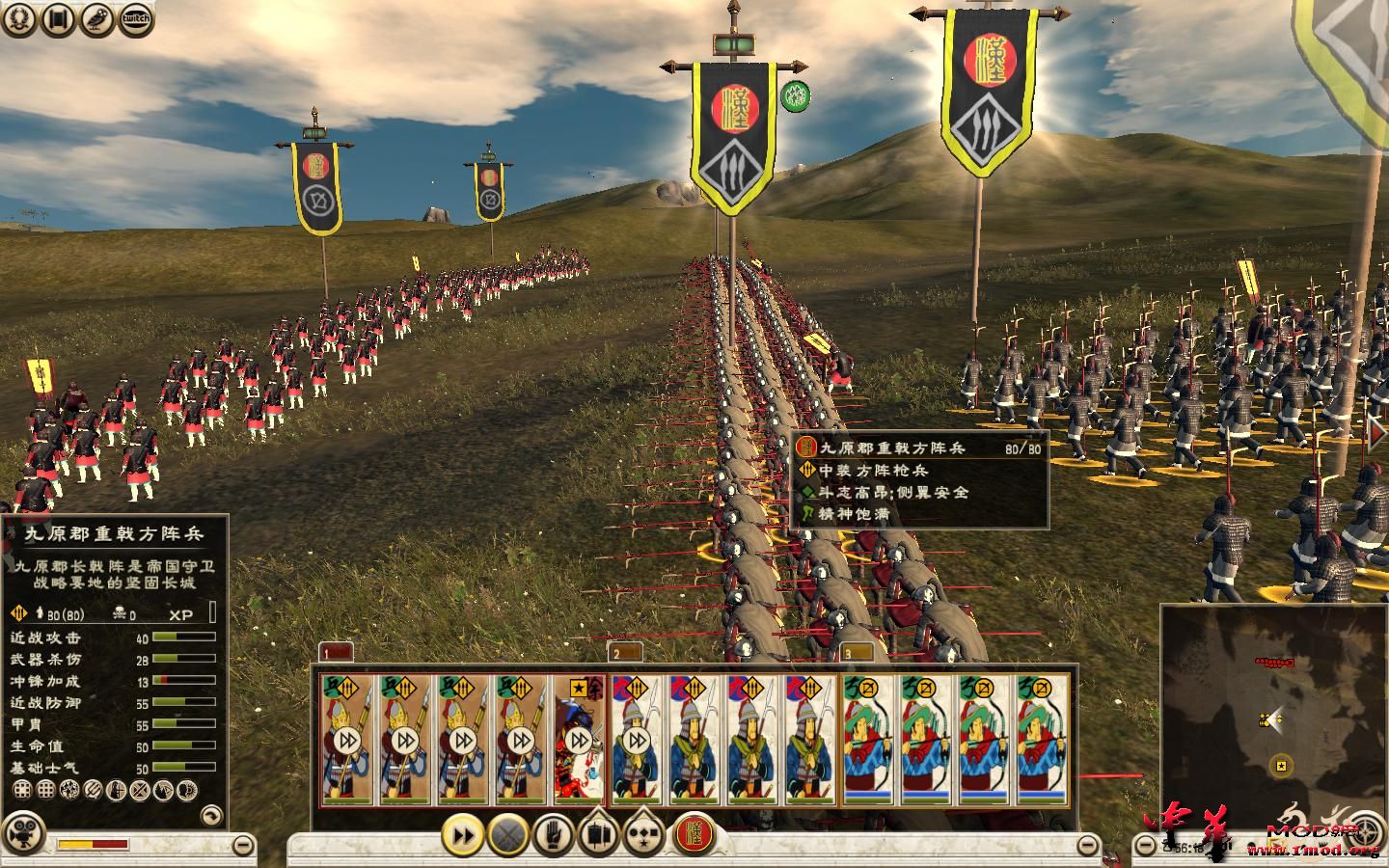Screen dimensions: 1389x868
Task: Click the film camera button
Action: (26, 834)
